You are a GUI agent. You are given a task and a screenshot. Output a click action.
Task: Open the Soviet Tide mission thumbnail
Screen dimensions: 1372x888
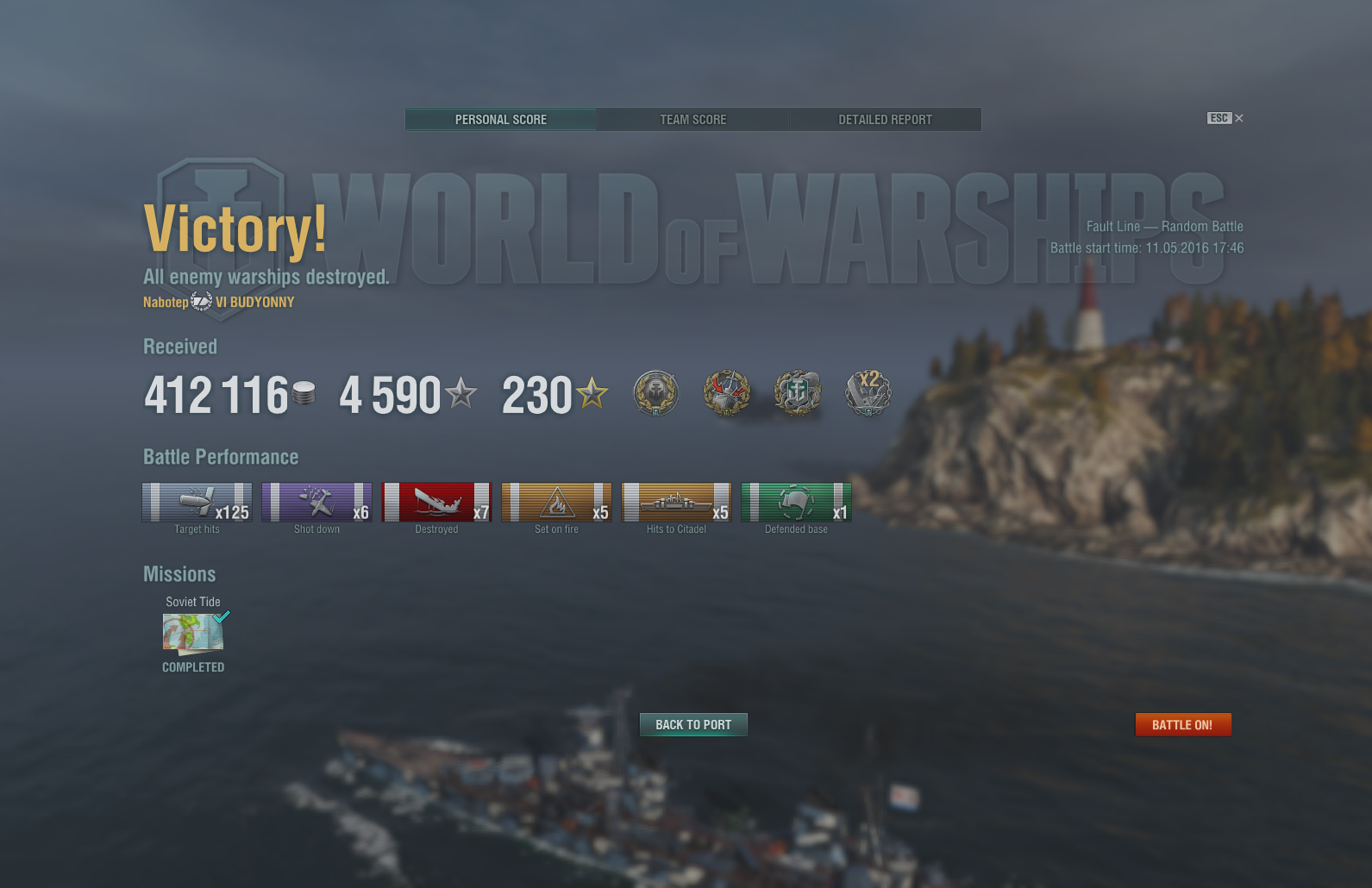click(x=193, y=633)
